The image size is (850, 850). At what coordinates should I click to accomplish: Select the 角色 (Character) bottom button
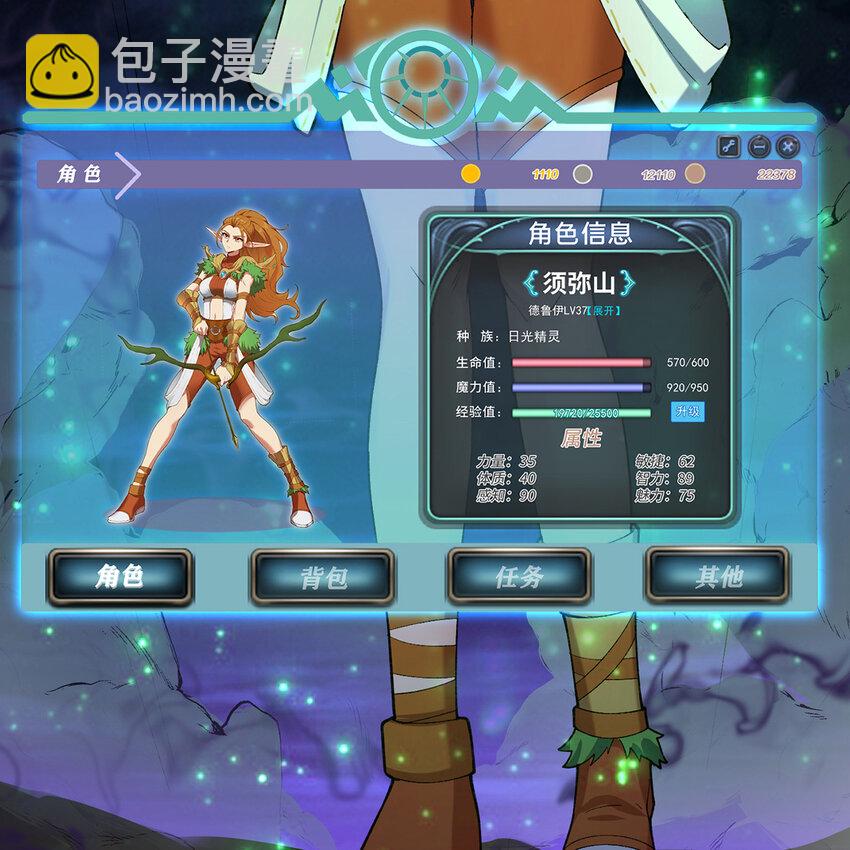[120, 577]
